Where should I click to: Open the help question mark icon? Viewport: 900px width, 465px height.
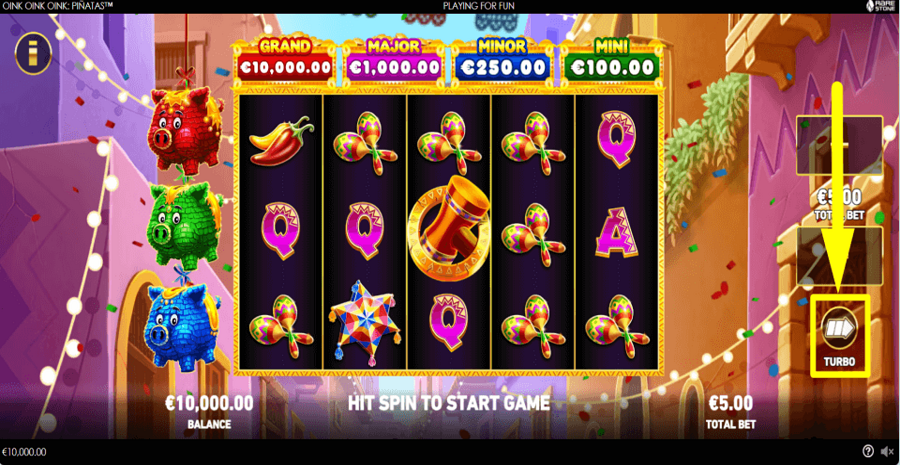(x=868, y=452)
